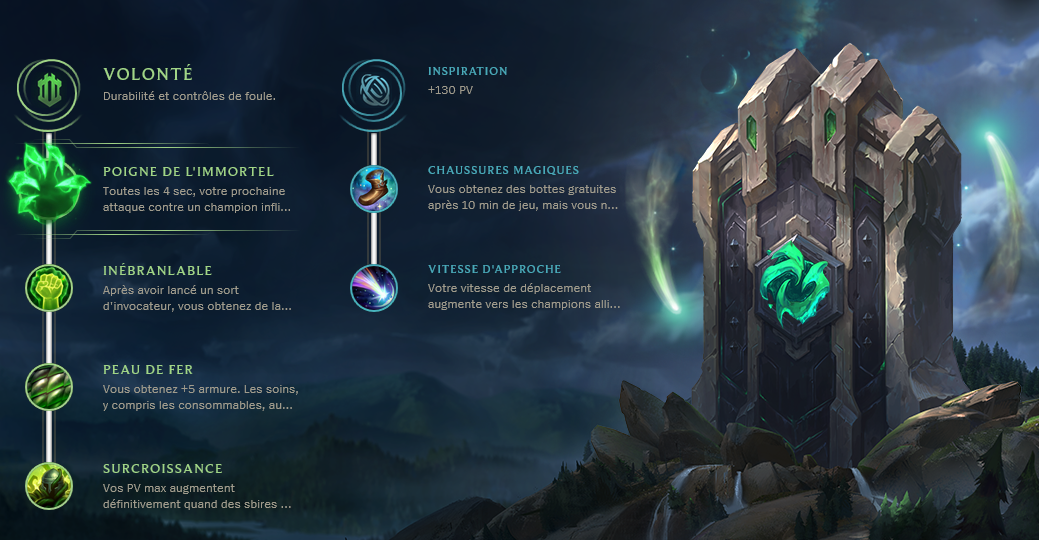The height and width of the screenshot is (540, 1039).
Task: Pick the Surcroissance rune icon
Action: tap(49, 486)
